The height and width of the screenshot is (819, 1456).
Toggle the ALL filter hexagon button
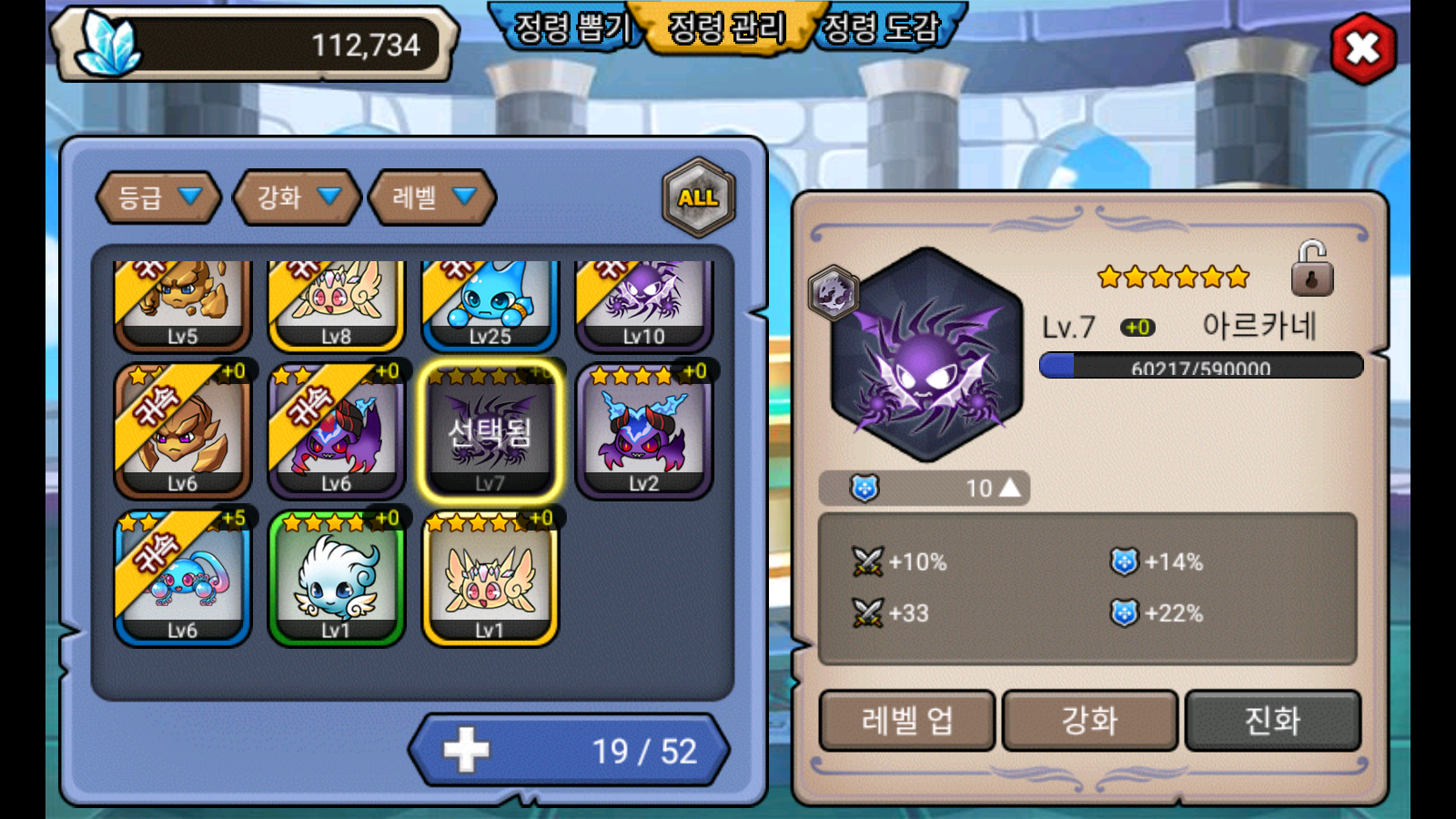coord(698,197)
